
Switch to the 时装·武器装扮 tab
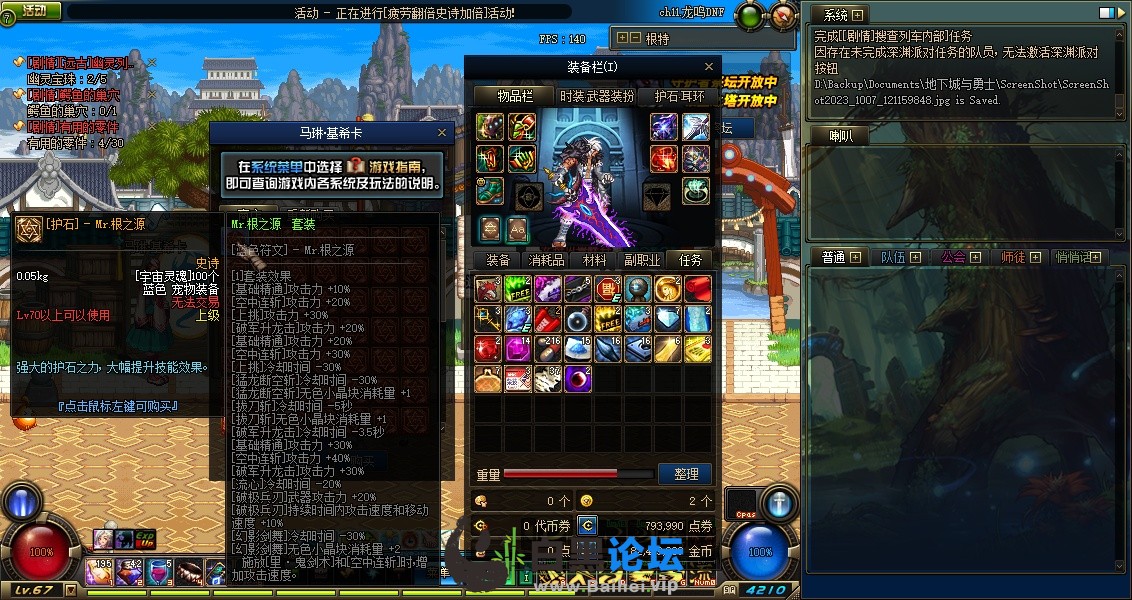point(596,97)
